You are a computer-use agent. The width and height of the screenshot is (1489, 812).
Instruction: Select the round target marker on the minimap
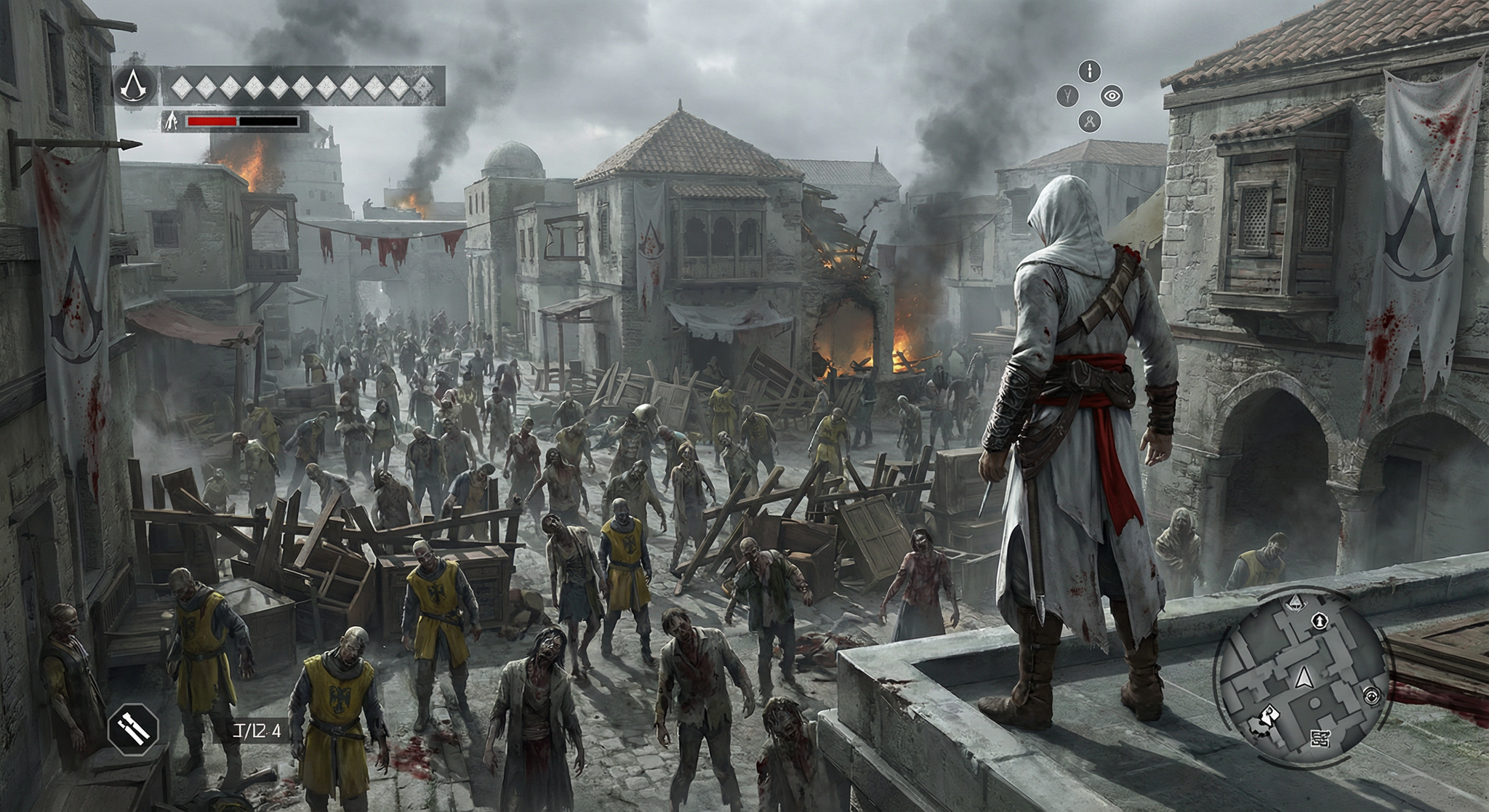1370,695
